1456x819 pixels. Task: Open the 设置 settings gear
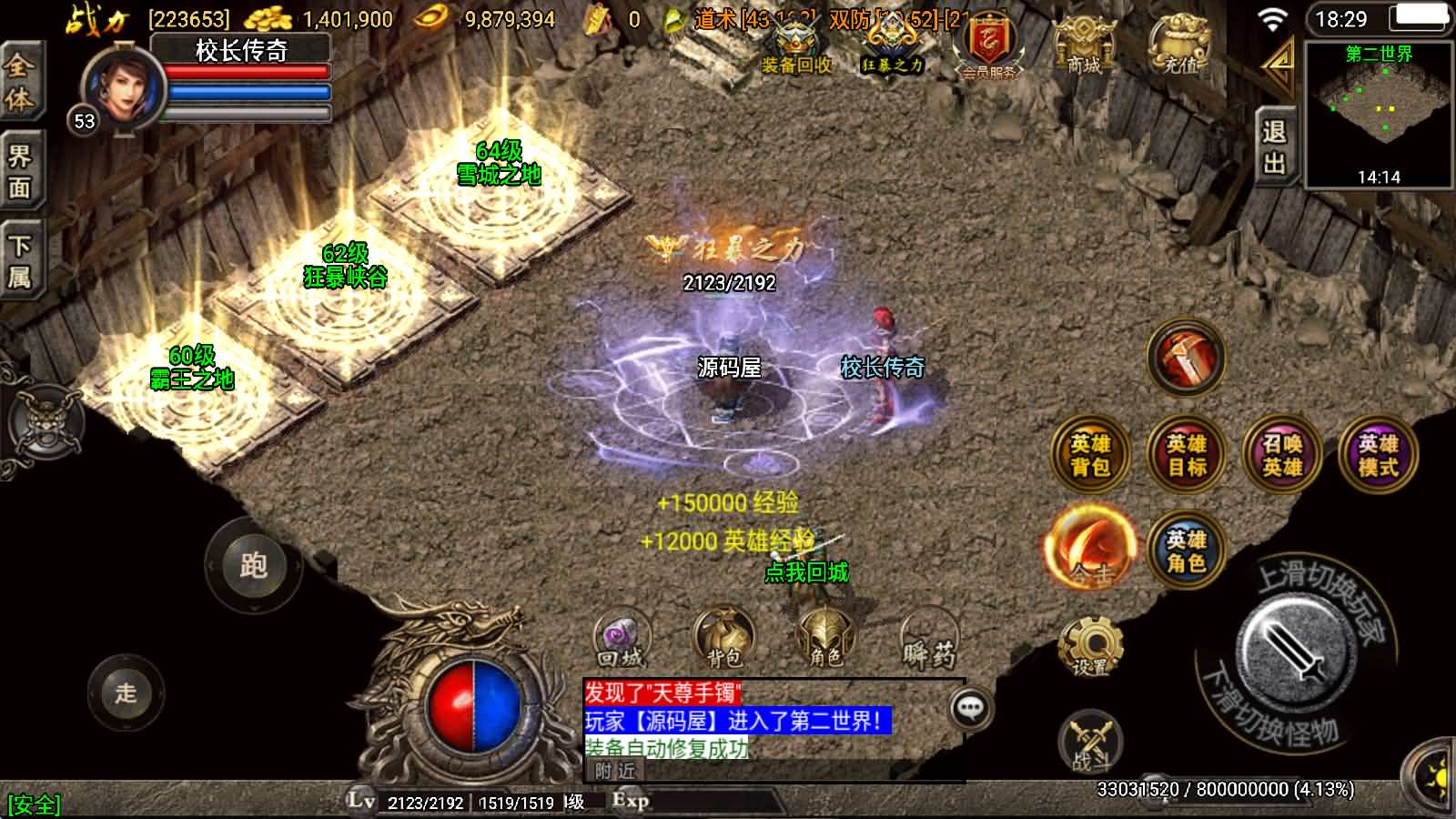tap(1089, 645)
